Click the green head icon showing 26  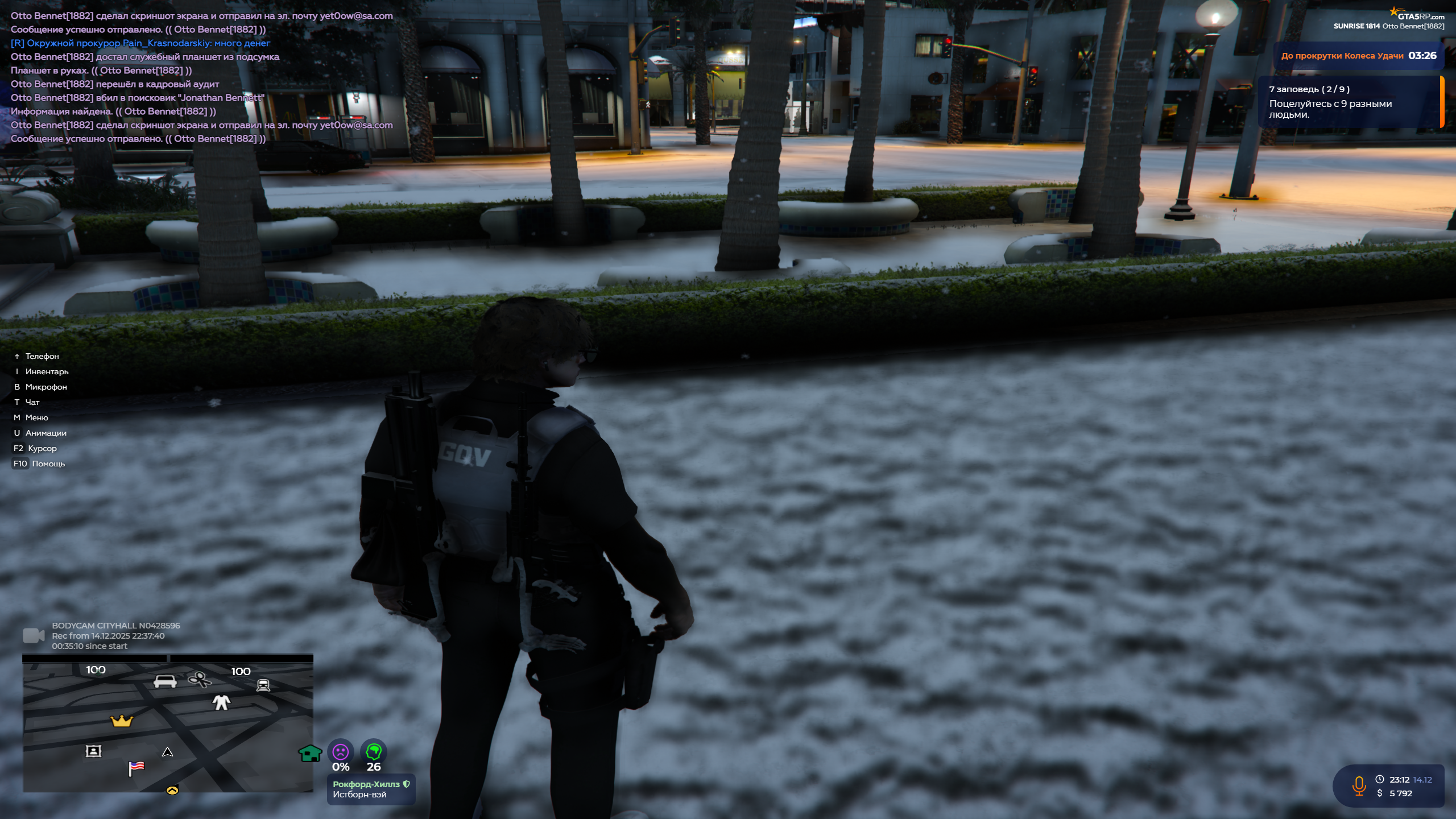[374, 752]
